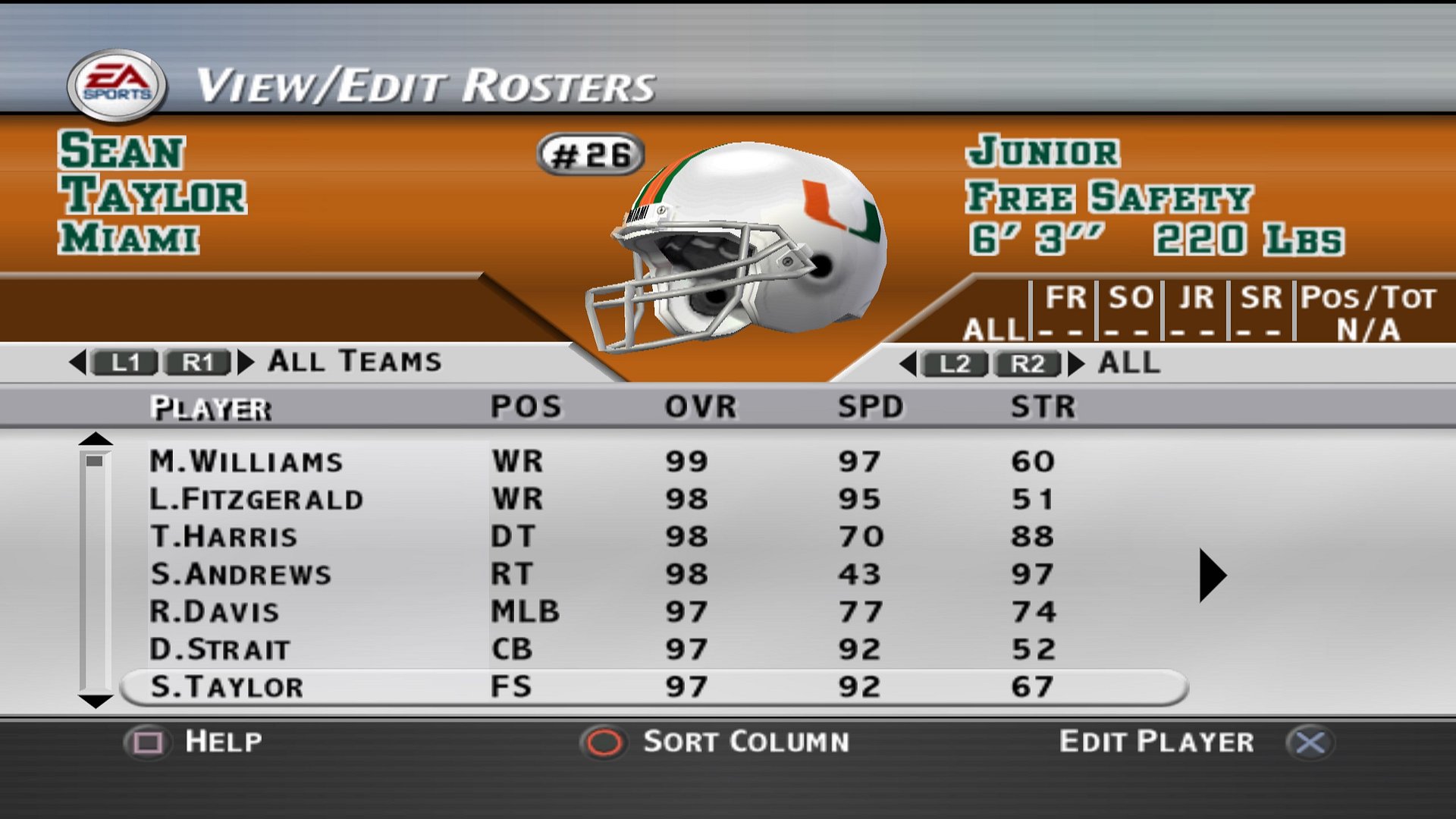Cycle position filter backward from ALL
This screenshot has width=1456, height=819.
click(x=908, y=364)
